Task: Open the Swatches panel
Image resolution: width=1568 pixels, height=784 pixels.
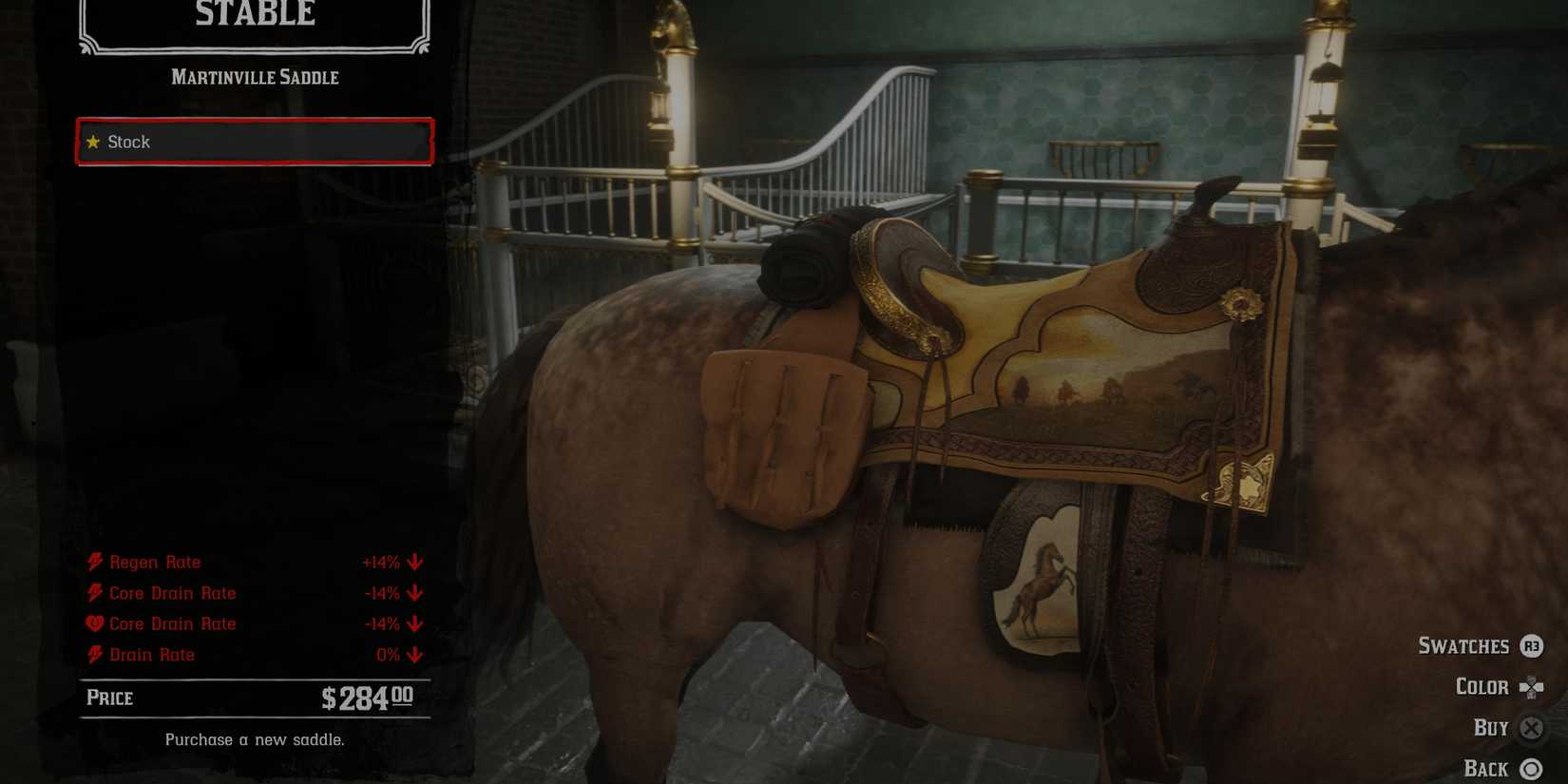Action: pos(1464,646)
